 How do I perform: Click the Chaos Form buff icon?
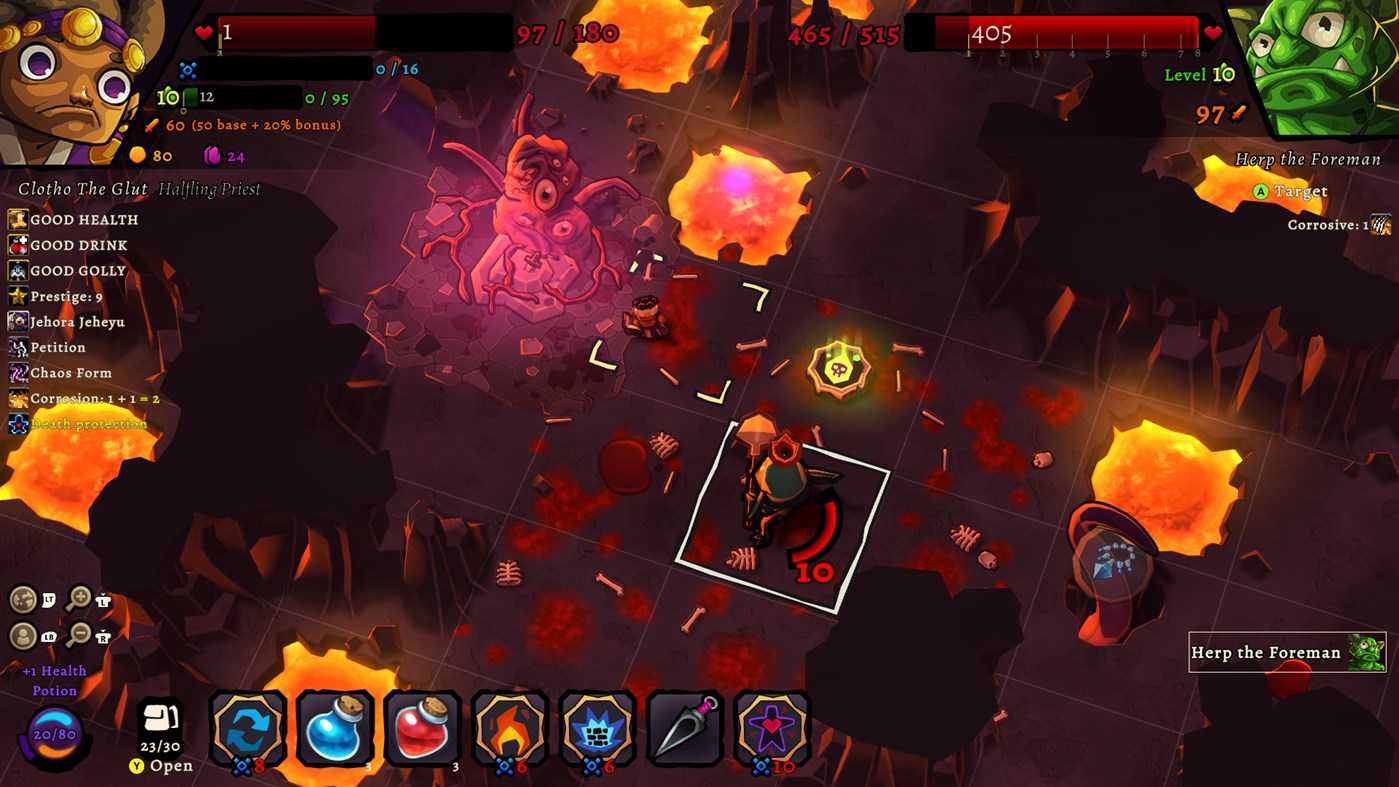point(15,372)
